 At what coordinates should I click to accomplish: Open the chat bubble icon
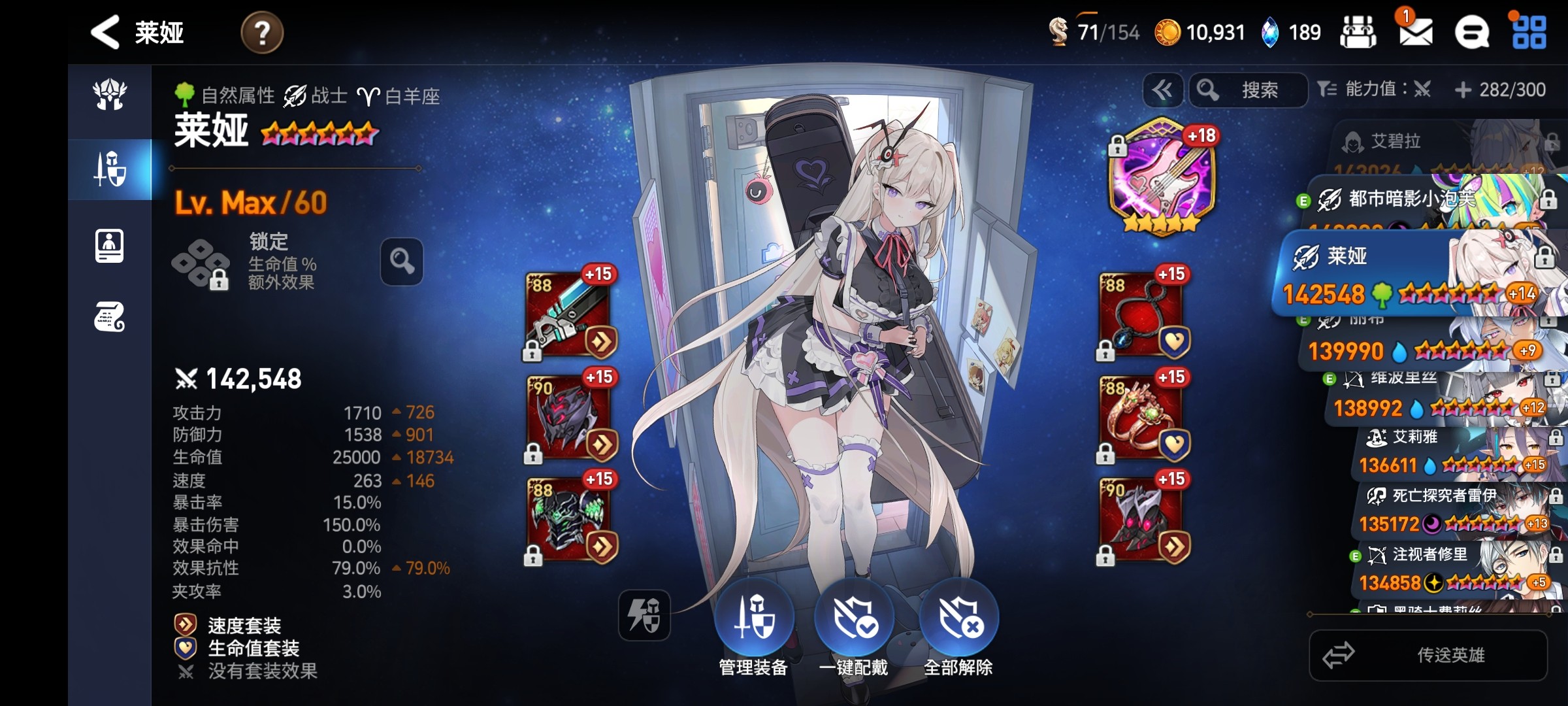tap(1471, 33)
